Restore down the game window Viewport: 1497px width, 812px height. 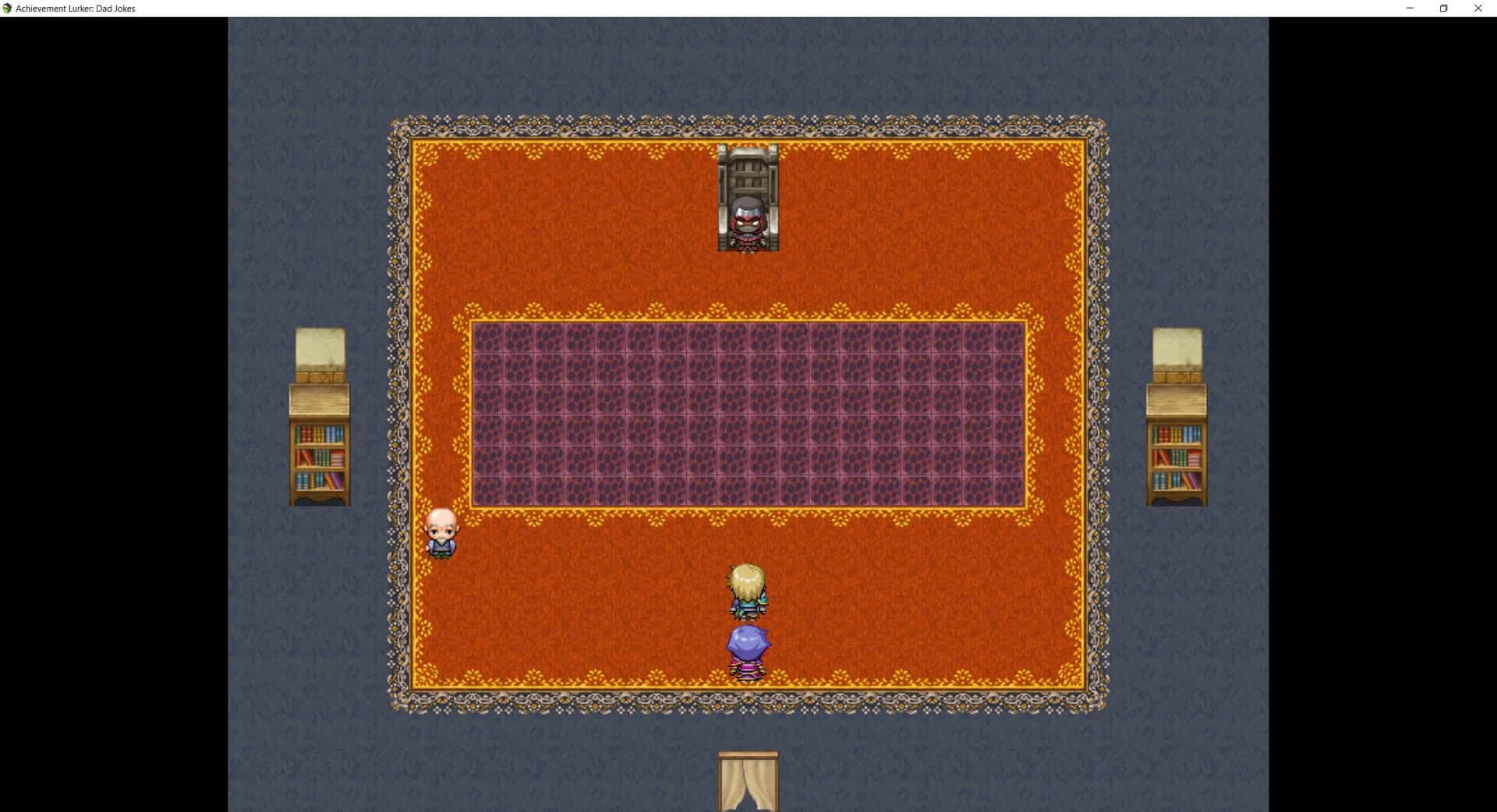click(x=1443, y=8)
